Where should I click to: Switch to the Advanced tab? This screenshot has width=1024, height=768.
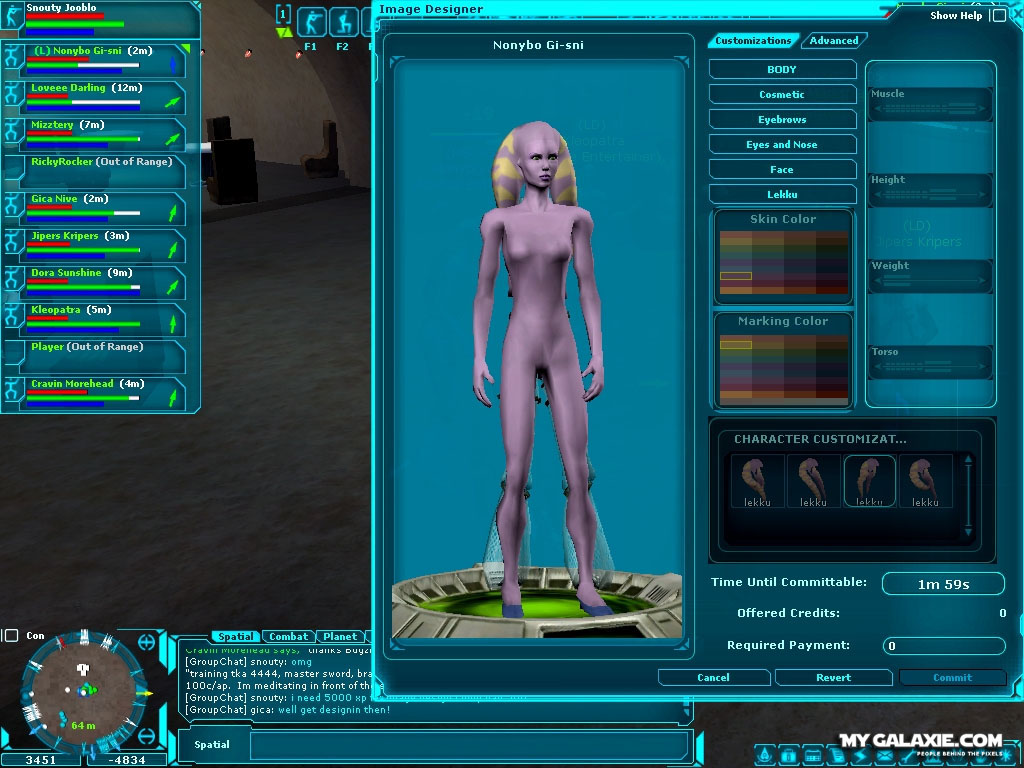click(834, 41)
